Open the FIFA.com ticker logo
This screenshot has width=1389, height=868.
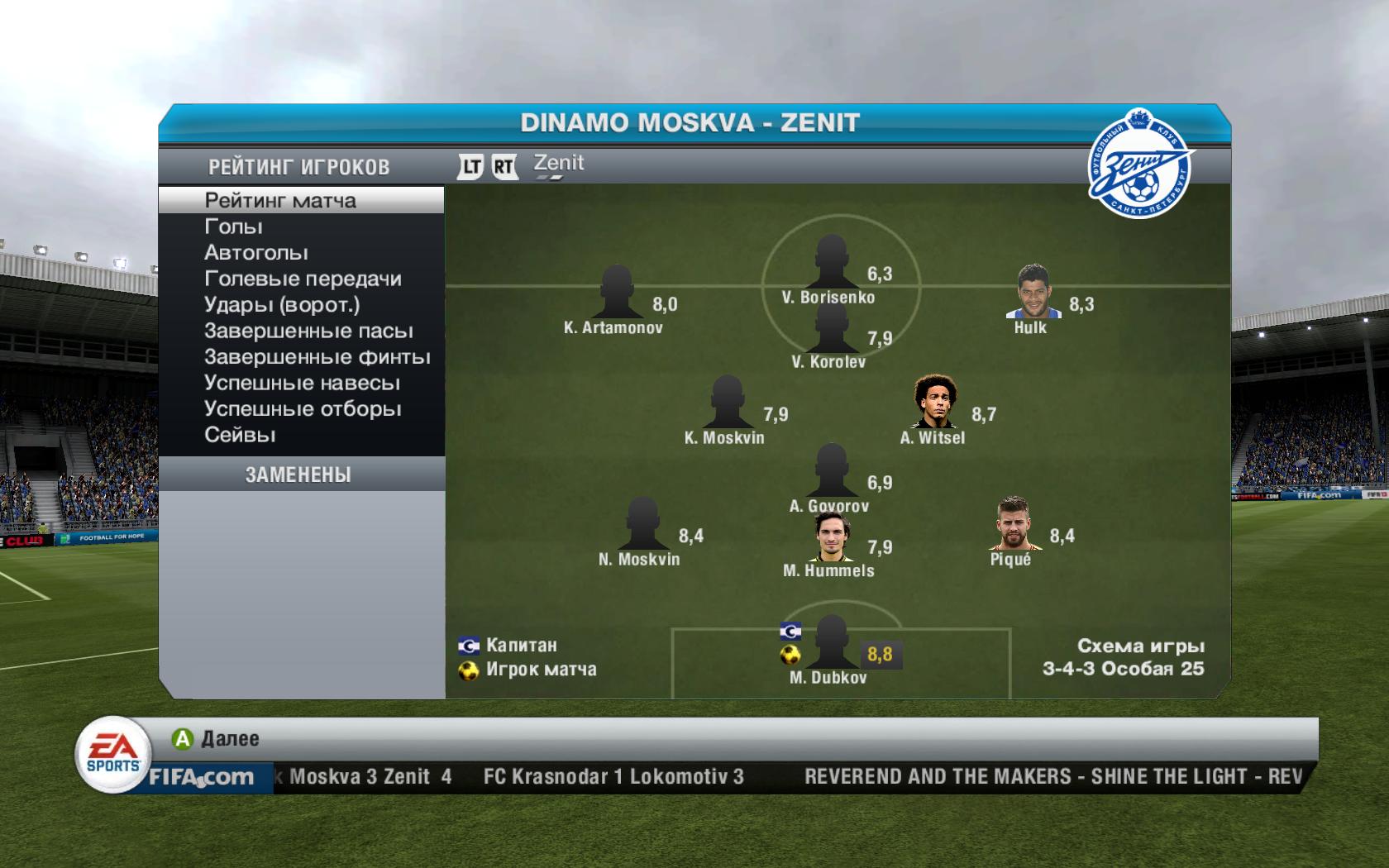click(x=201, y=777)
